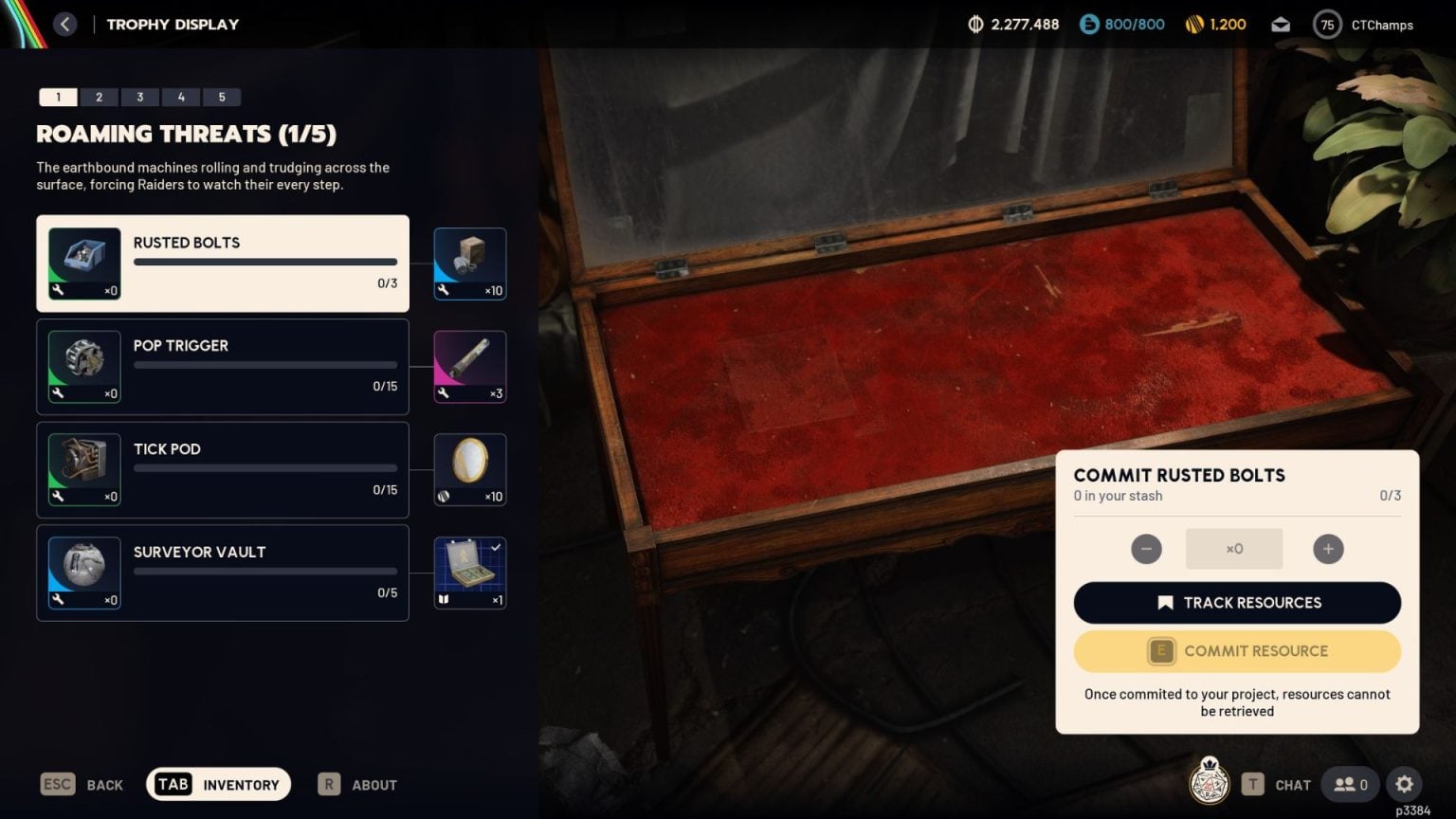The image size is (1456, 819).
Task: Increase commit amount with the plus stepper
Action: [1328, 549]
